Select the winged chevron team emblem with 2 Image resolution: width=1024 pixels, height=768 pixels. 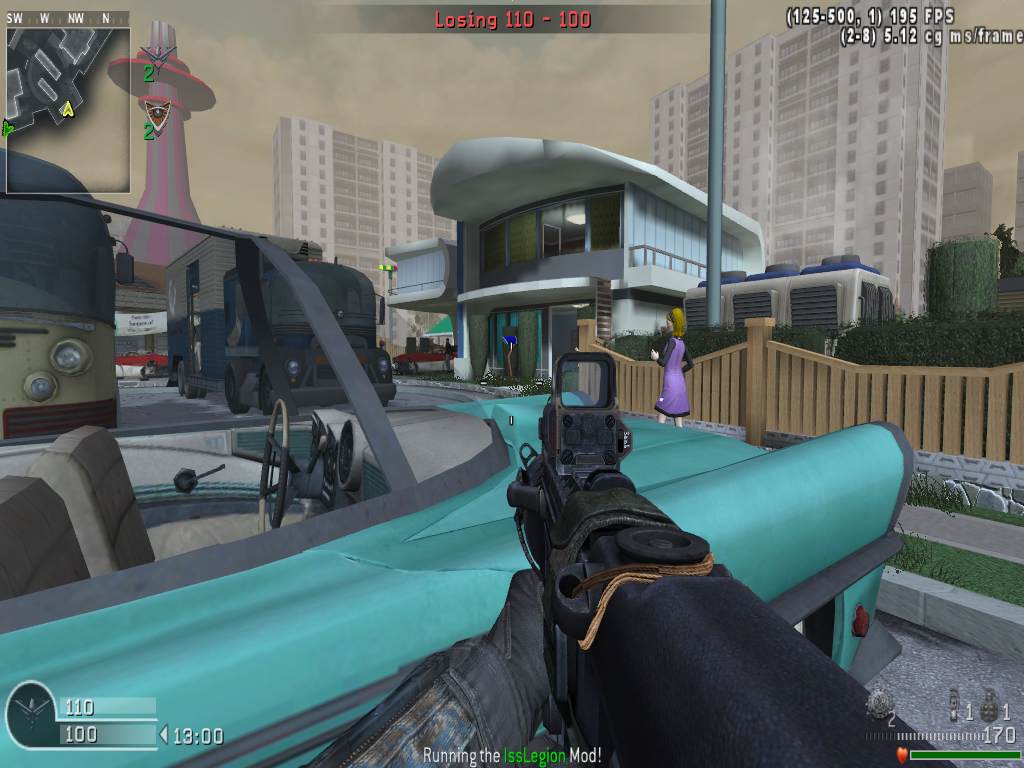[x=157, y=55]
